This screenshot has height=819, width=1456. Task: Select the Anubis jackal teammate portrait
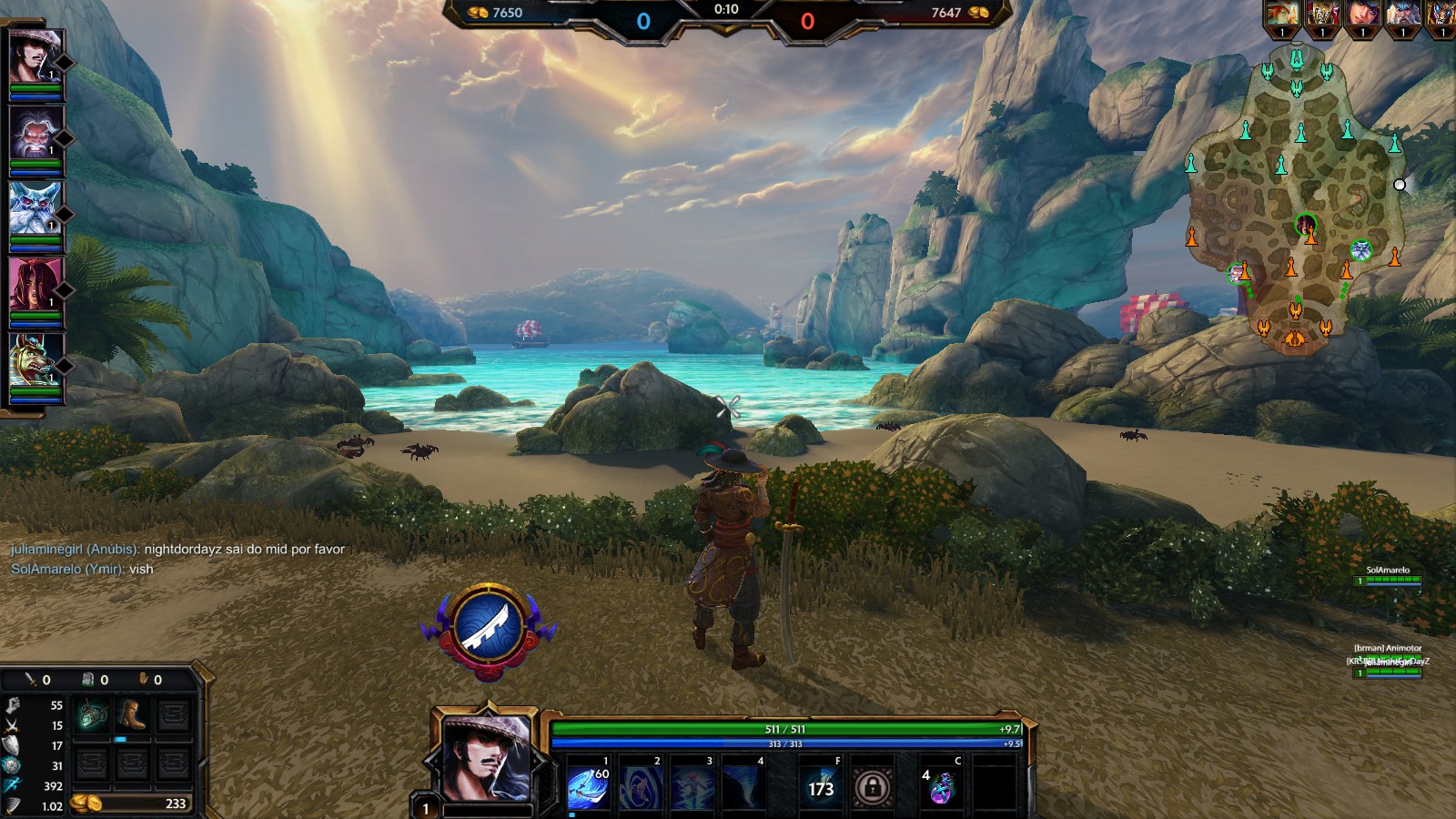click(x=35, y=360)
